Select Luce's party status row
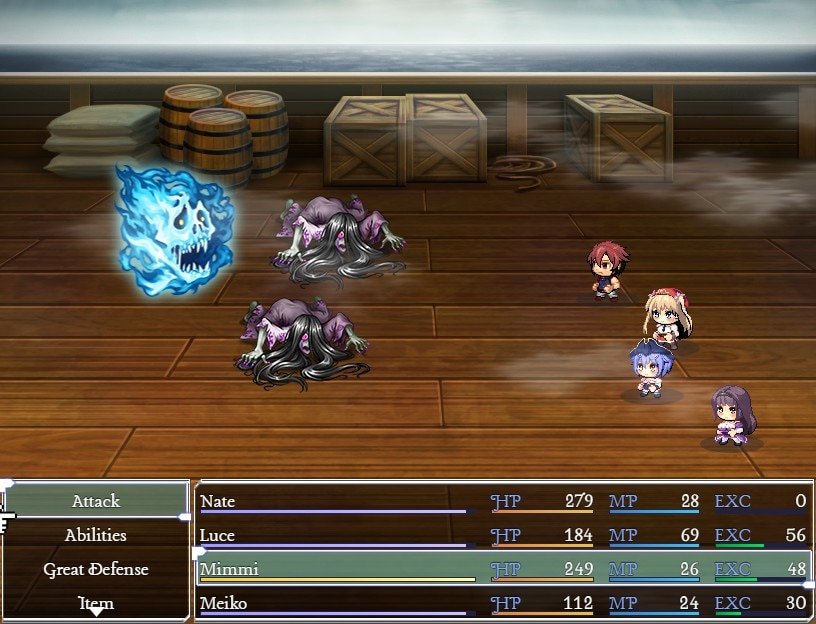Screen dimensions: 816x624 502,535
